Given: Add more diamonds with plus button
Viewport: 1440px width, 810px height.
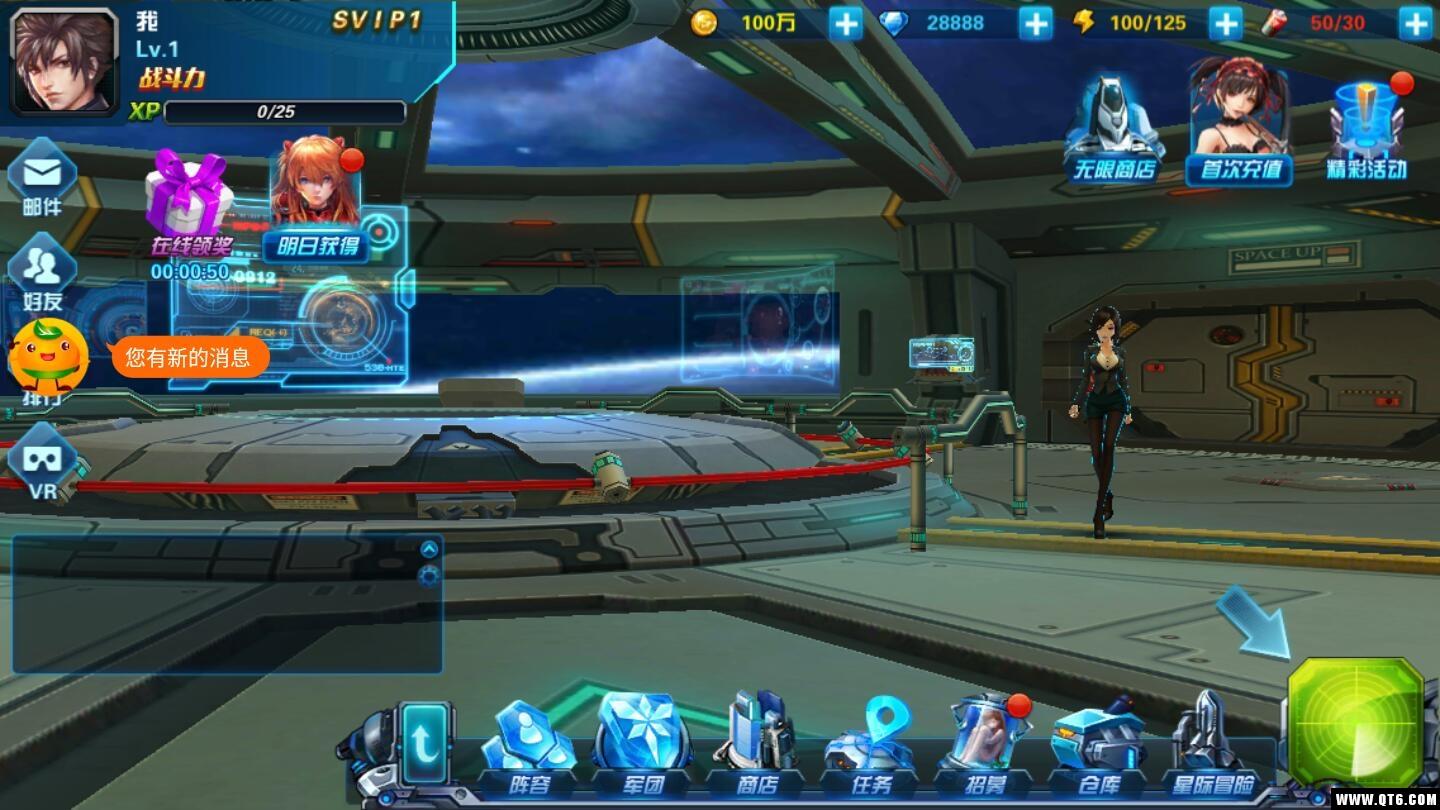Looking at the screenshot, I should (1035, 23).
